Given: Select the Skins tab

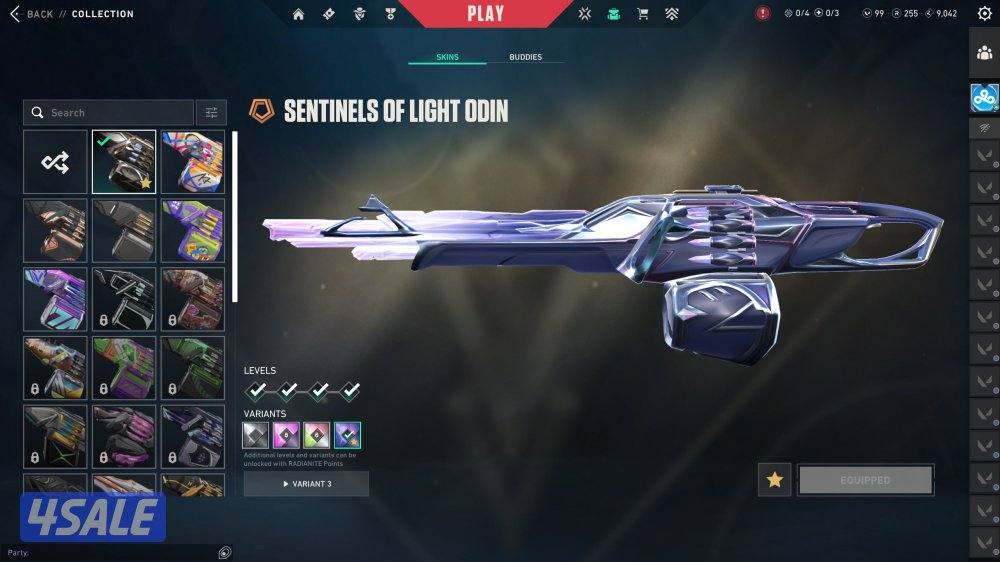Looking at the screenshot, I should click(x=447, y=57).
